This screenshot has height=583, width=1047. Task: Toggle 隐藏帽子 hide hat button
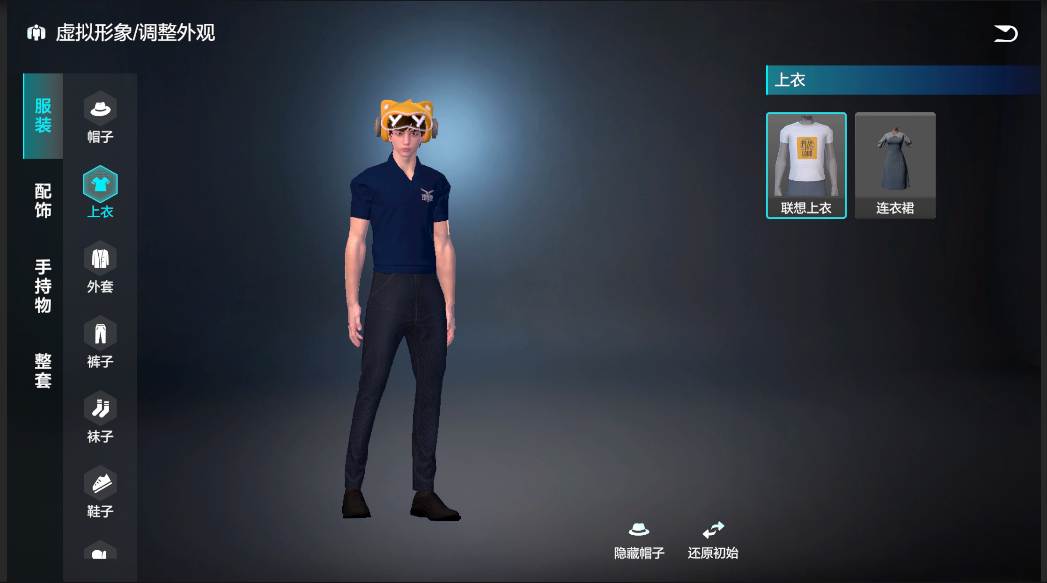(639, 540)
